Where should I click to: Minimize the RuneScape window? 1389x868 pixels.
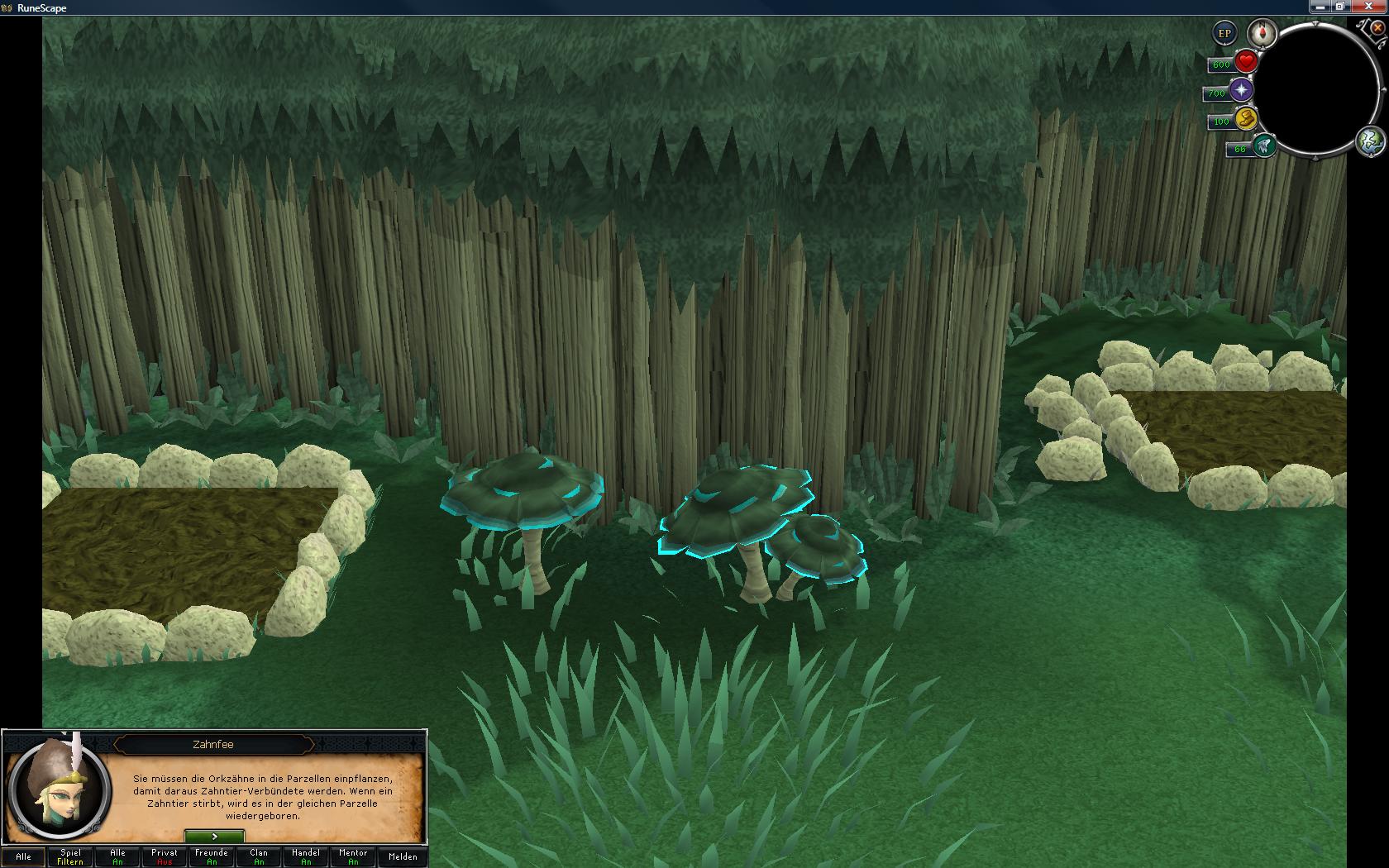point(1320,7)
